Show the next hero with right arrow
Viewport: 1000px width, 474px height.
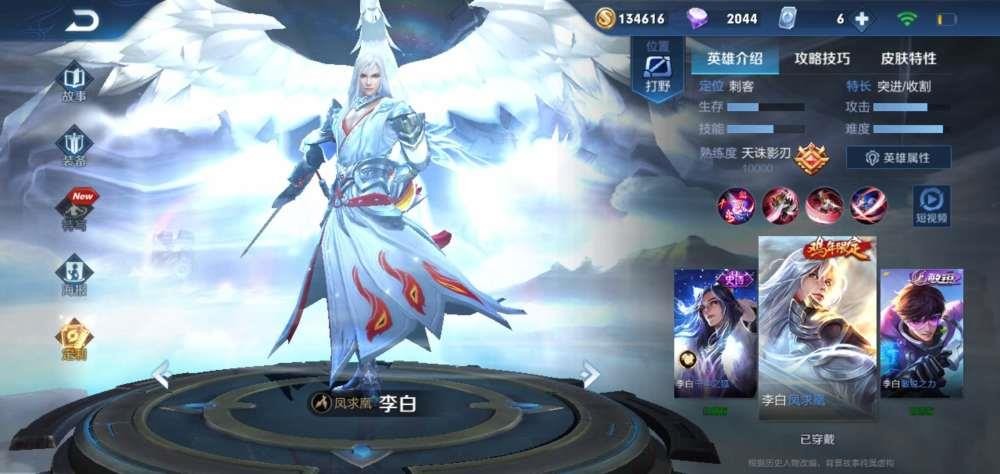589,374
